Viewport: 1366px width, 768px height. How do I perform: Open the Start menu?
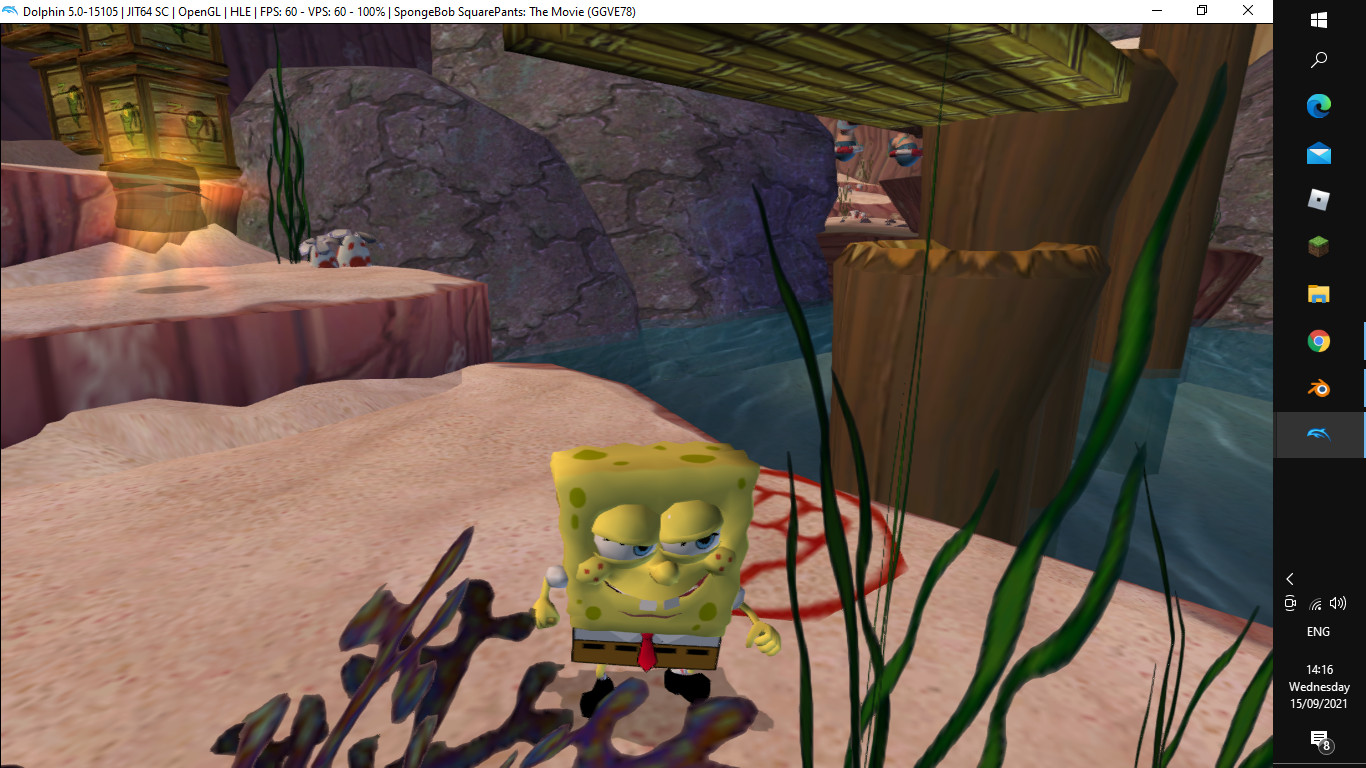click(x=1318, y=18)
